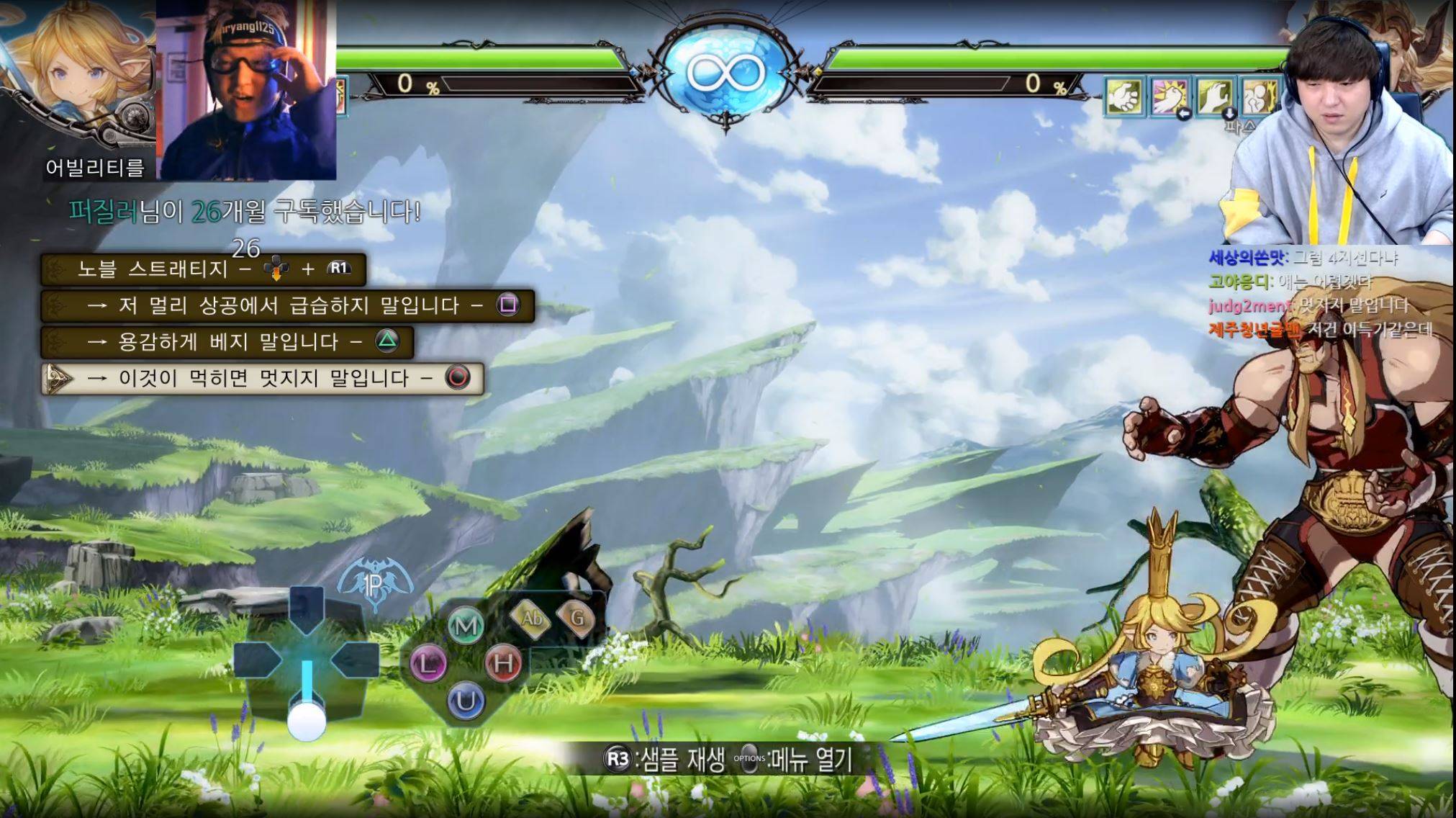Click the 제주청년굴맨 chat message
Image resolution: width=1456 pixels, height=818 pixels.
(x=1321, y=330)
